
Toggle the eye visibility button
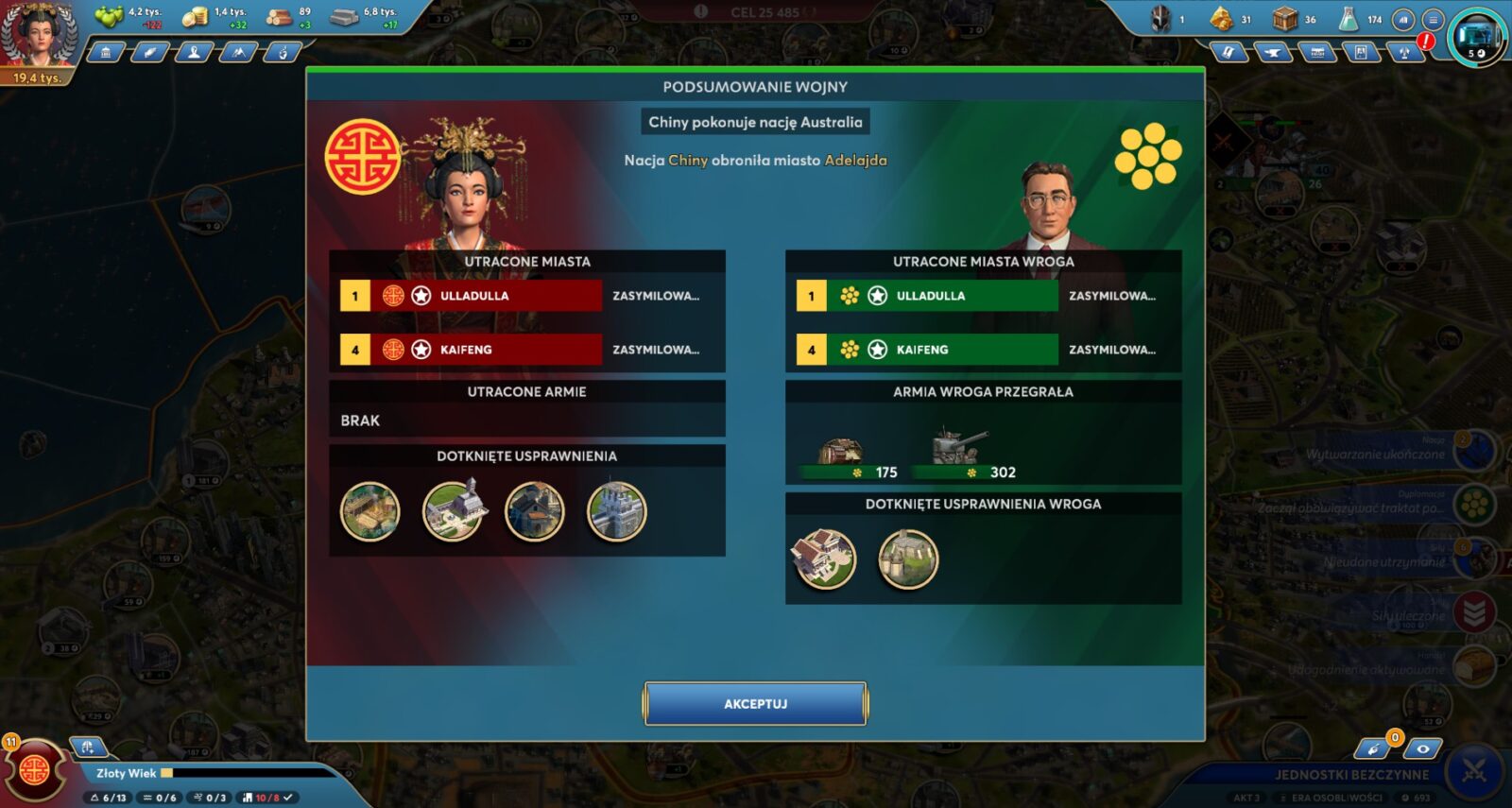(x=1422, y=749)
